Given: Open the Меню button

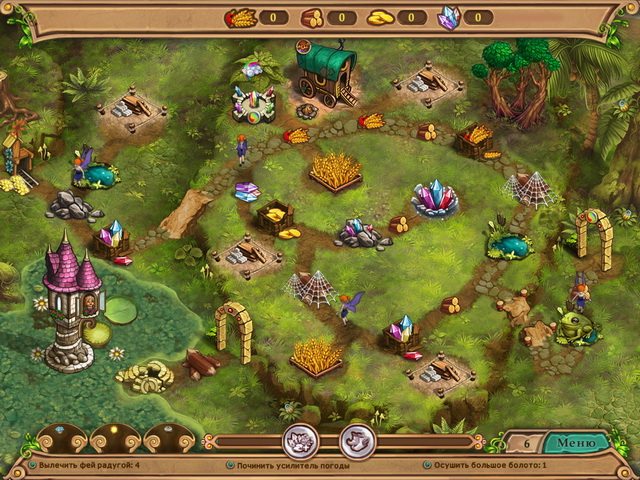Looking at the screenshot, I should [575, 443].
